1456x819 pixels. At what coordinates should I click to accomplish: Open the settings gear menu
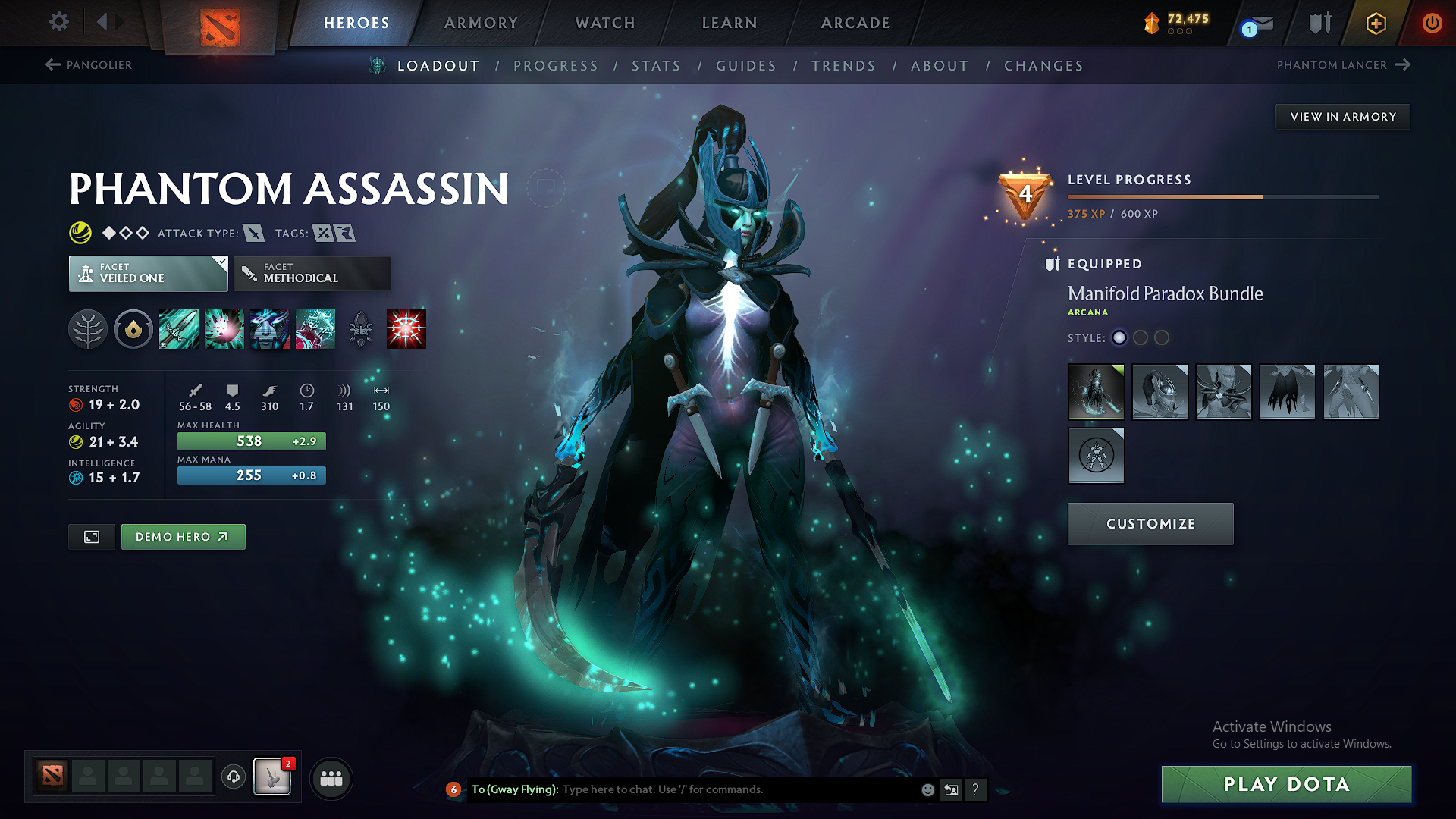pyautogui.click(x=58, y=22)
